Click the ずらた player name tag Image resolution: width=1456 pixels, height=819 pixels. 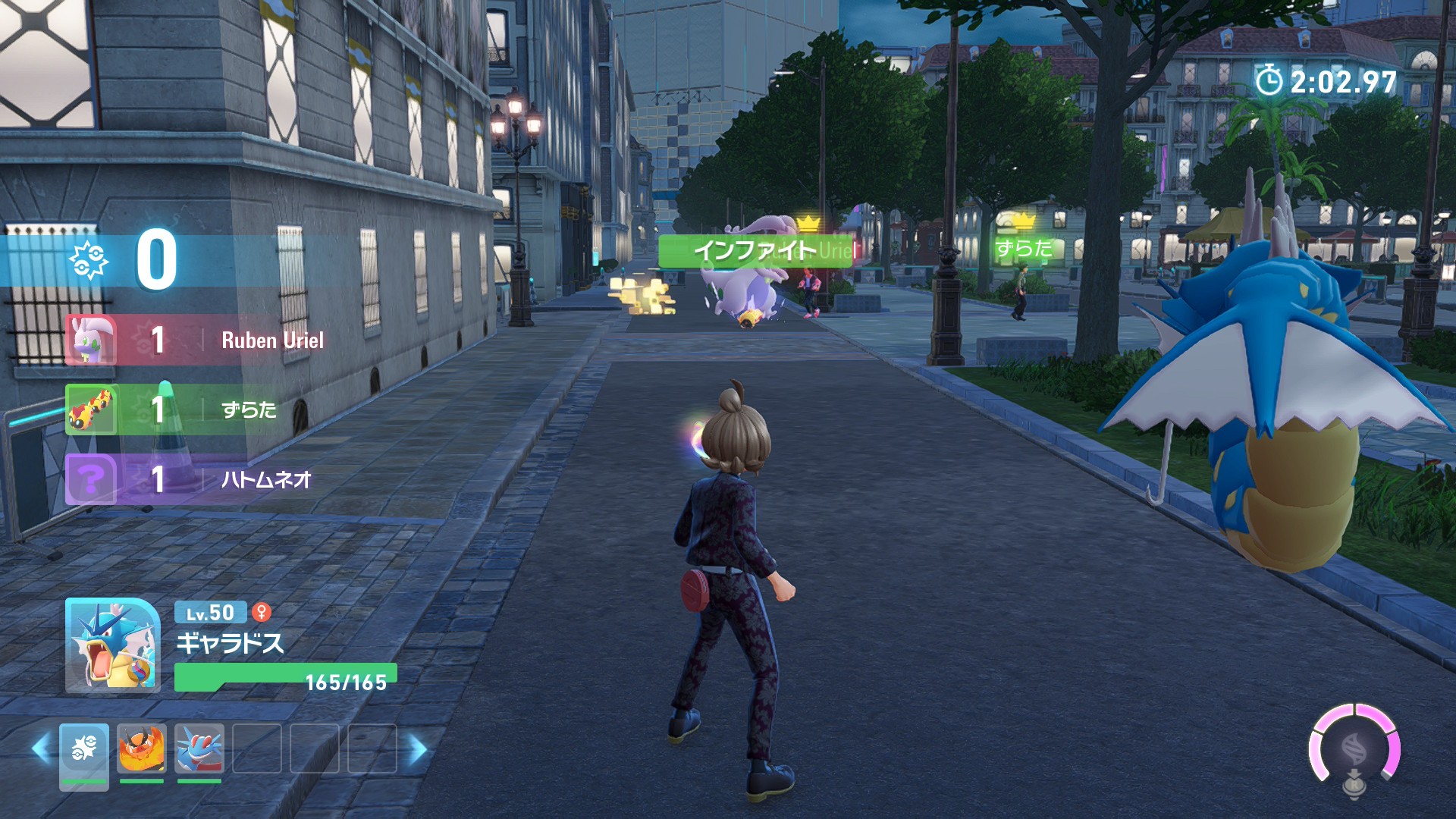point(1024,249)
